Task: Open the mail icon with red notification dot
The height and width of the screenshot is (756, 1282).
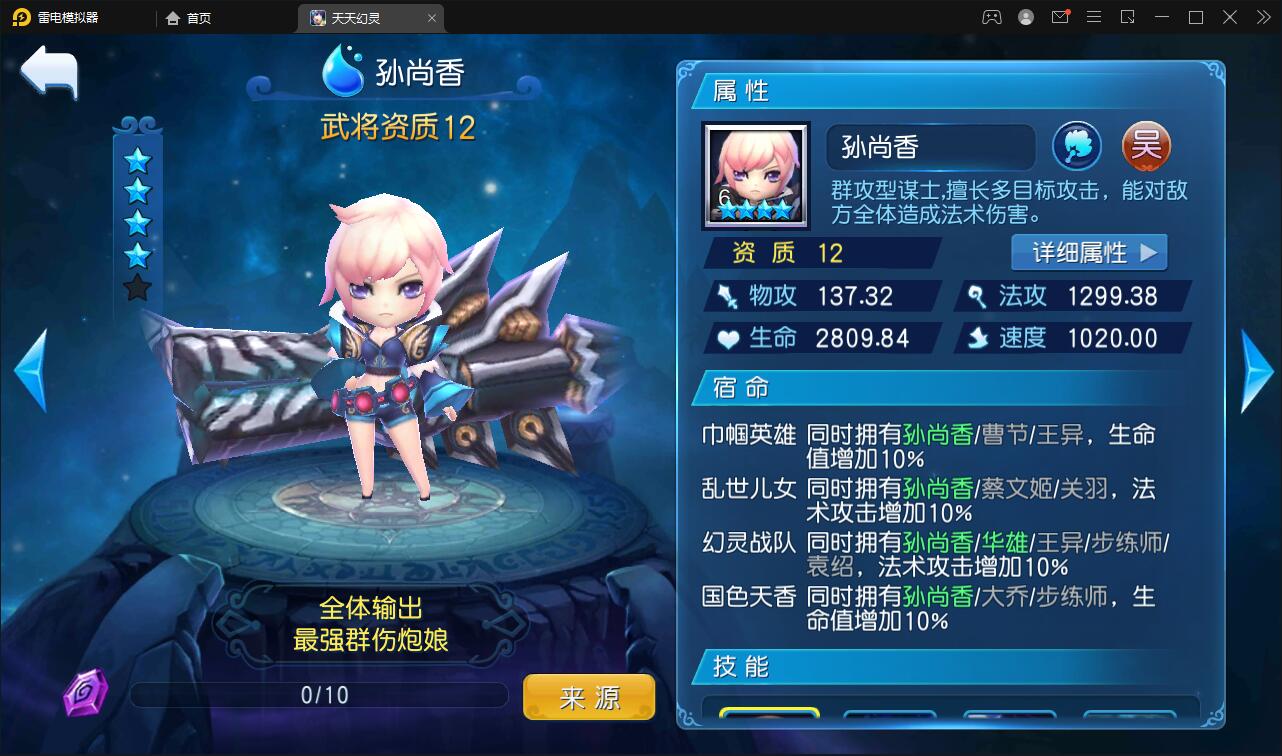Action: point(1060,17)
